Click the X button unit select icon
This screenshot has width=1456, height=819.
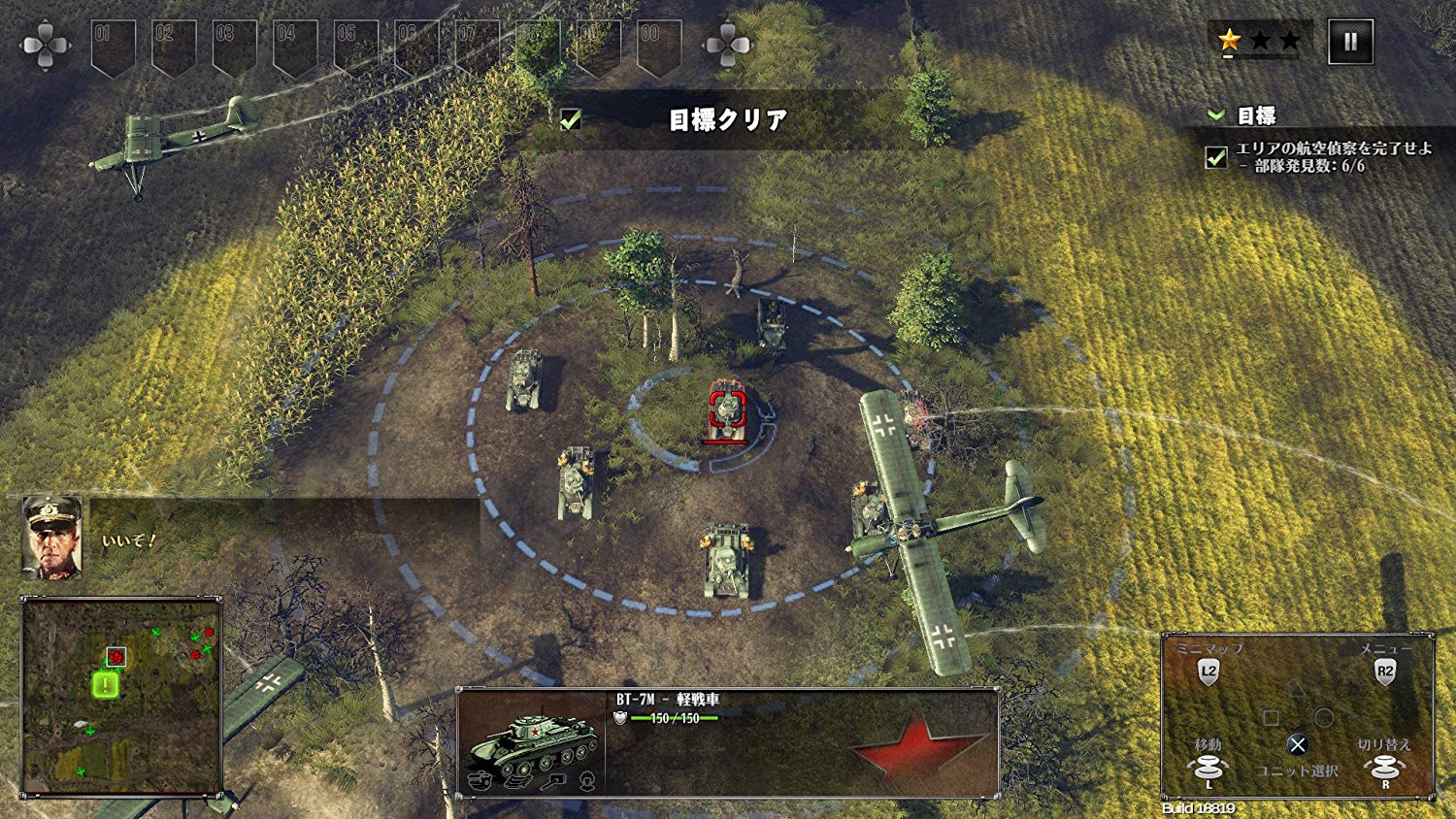point(1298,744)
